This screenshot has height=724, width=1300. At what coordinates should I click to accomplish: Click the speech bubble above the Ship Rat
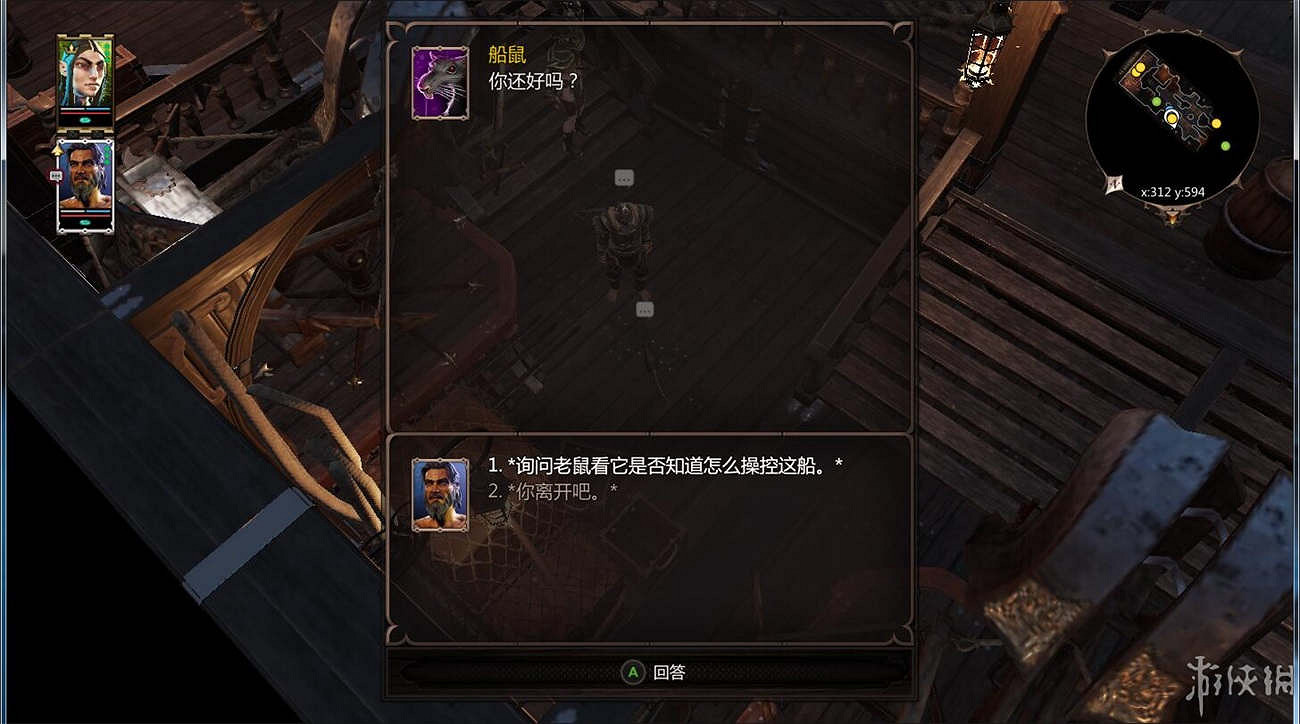coord(624,176)
